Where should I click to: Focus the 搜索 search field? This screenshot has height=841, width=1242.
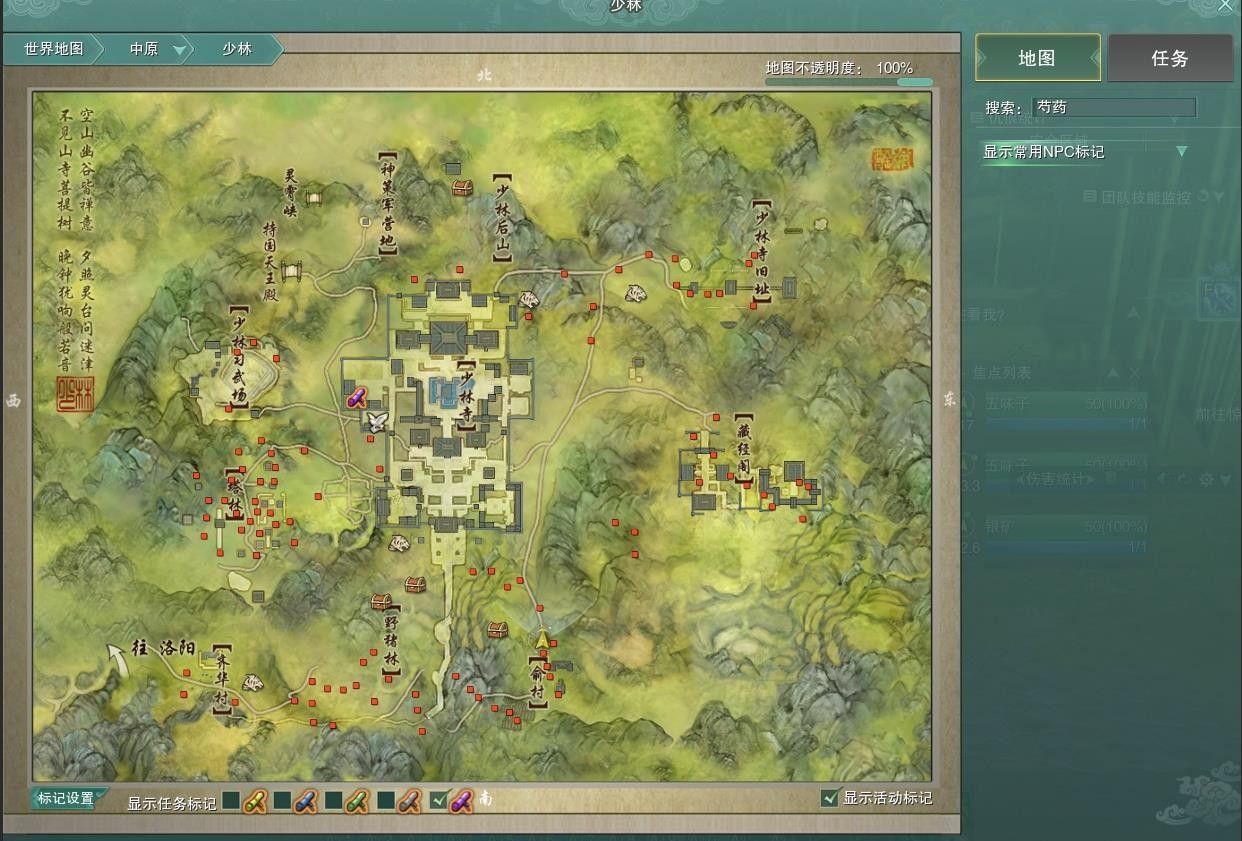click(x=1114, y=107)
